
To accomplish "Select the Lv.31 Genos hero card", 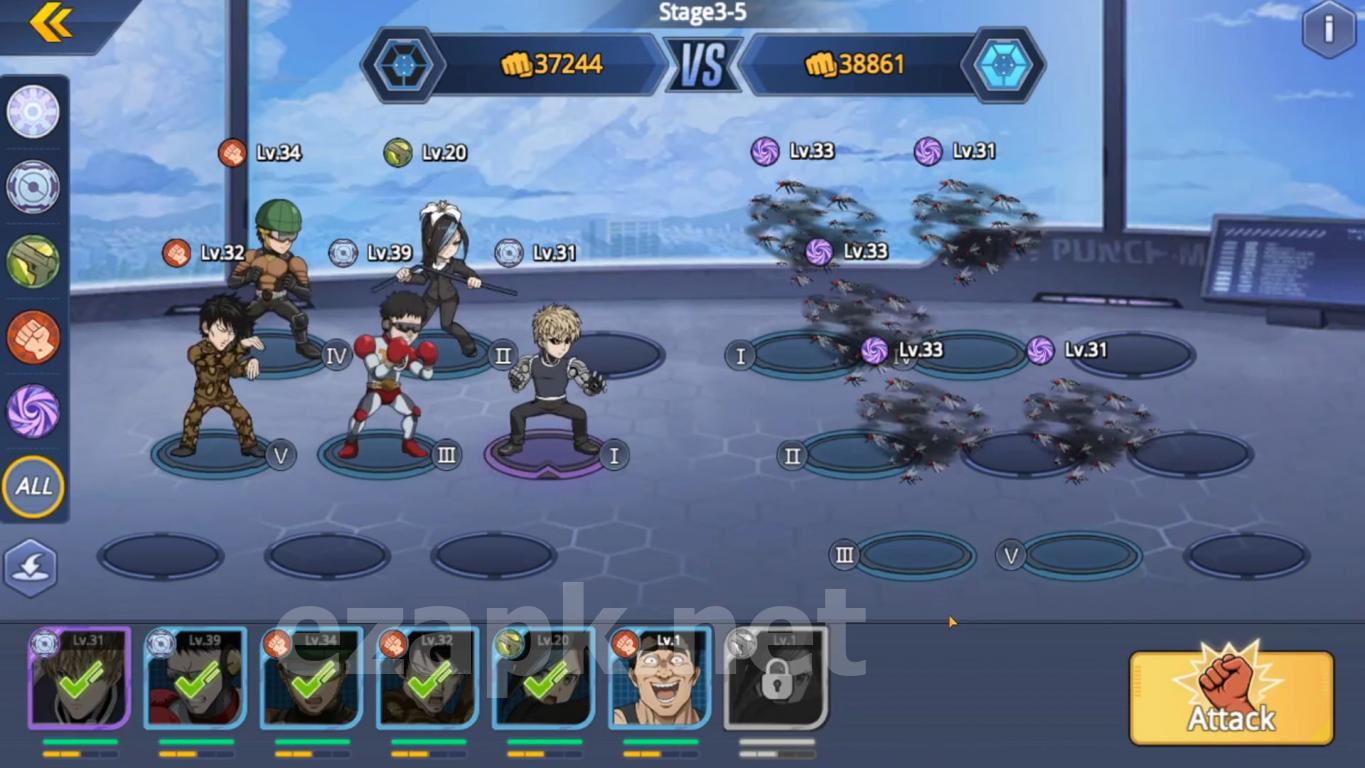I will (x=79, y=678).
